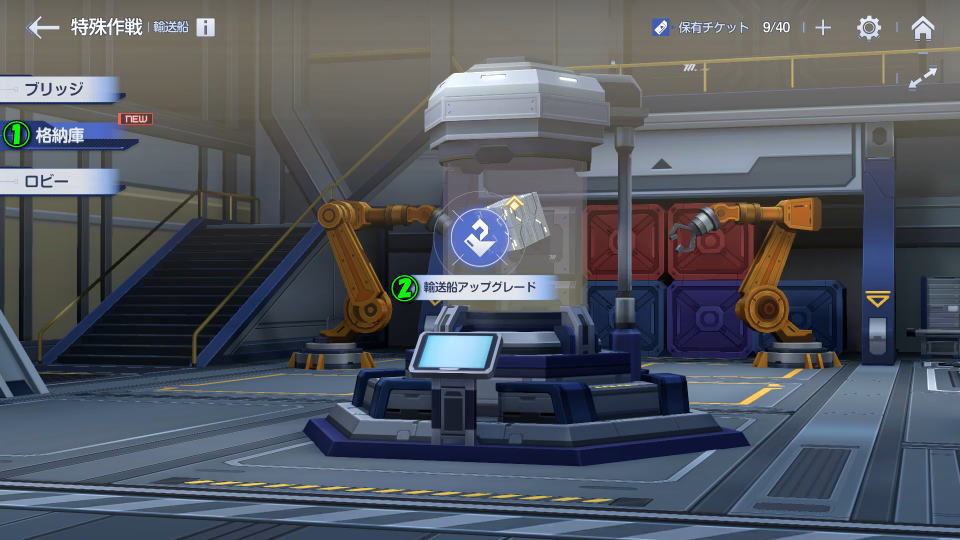
Task: Switch to the ロビー tab
Action: [x=60, y=183]
